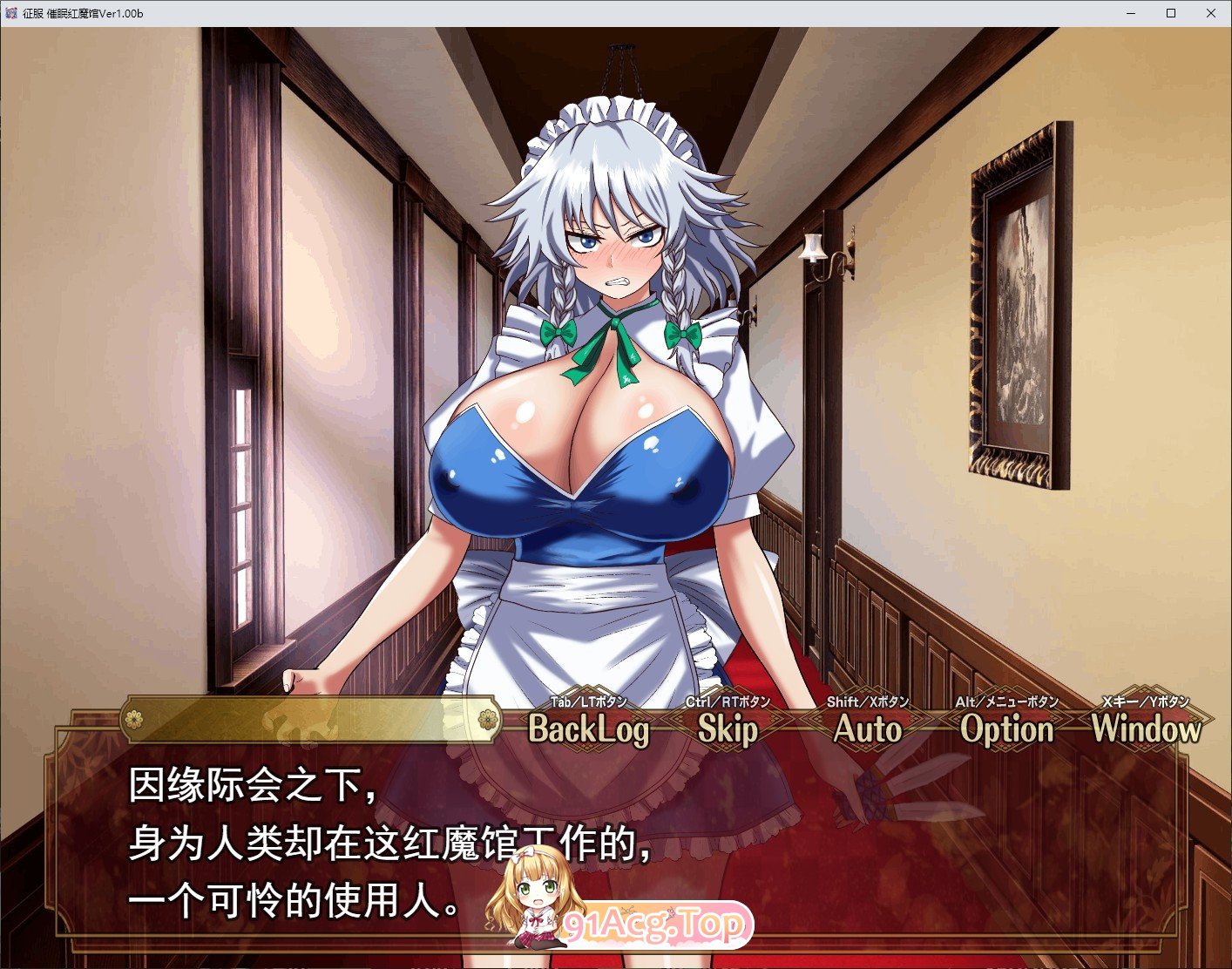1232x969 pixels.
Task: Turn on Auto text advance mode
Action: [868, 728]
